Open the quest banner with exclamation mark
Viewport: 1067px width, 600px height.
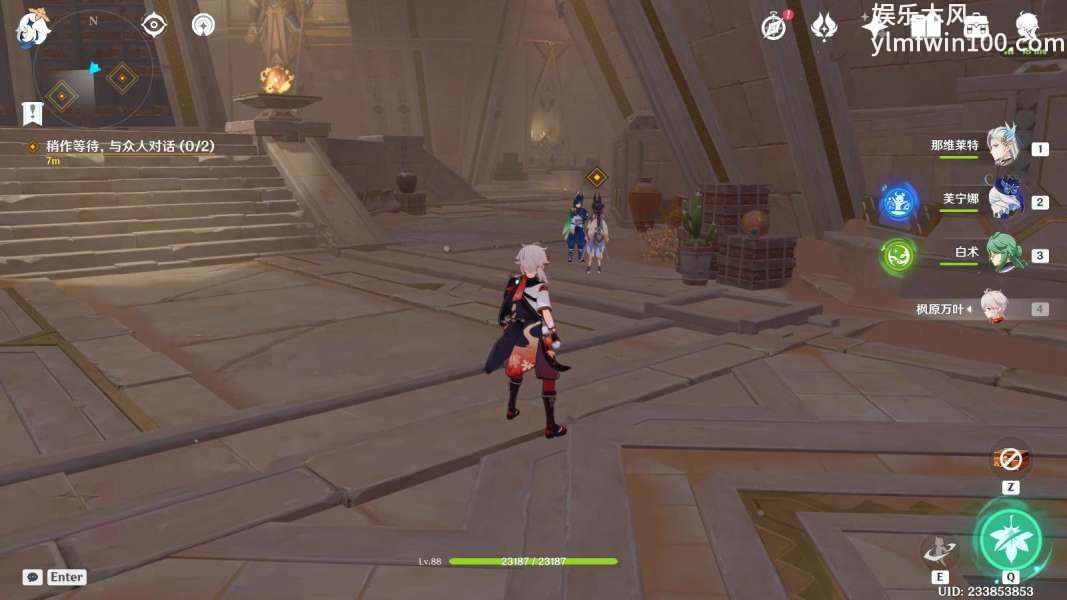[x=33, y=112]
